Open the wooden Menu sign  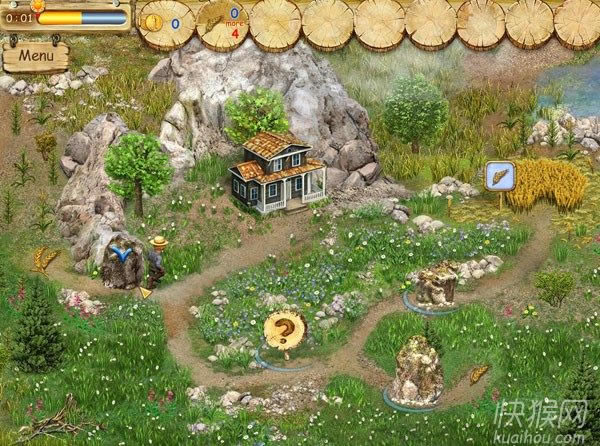(x=35, y=56)
